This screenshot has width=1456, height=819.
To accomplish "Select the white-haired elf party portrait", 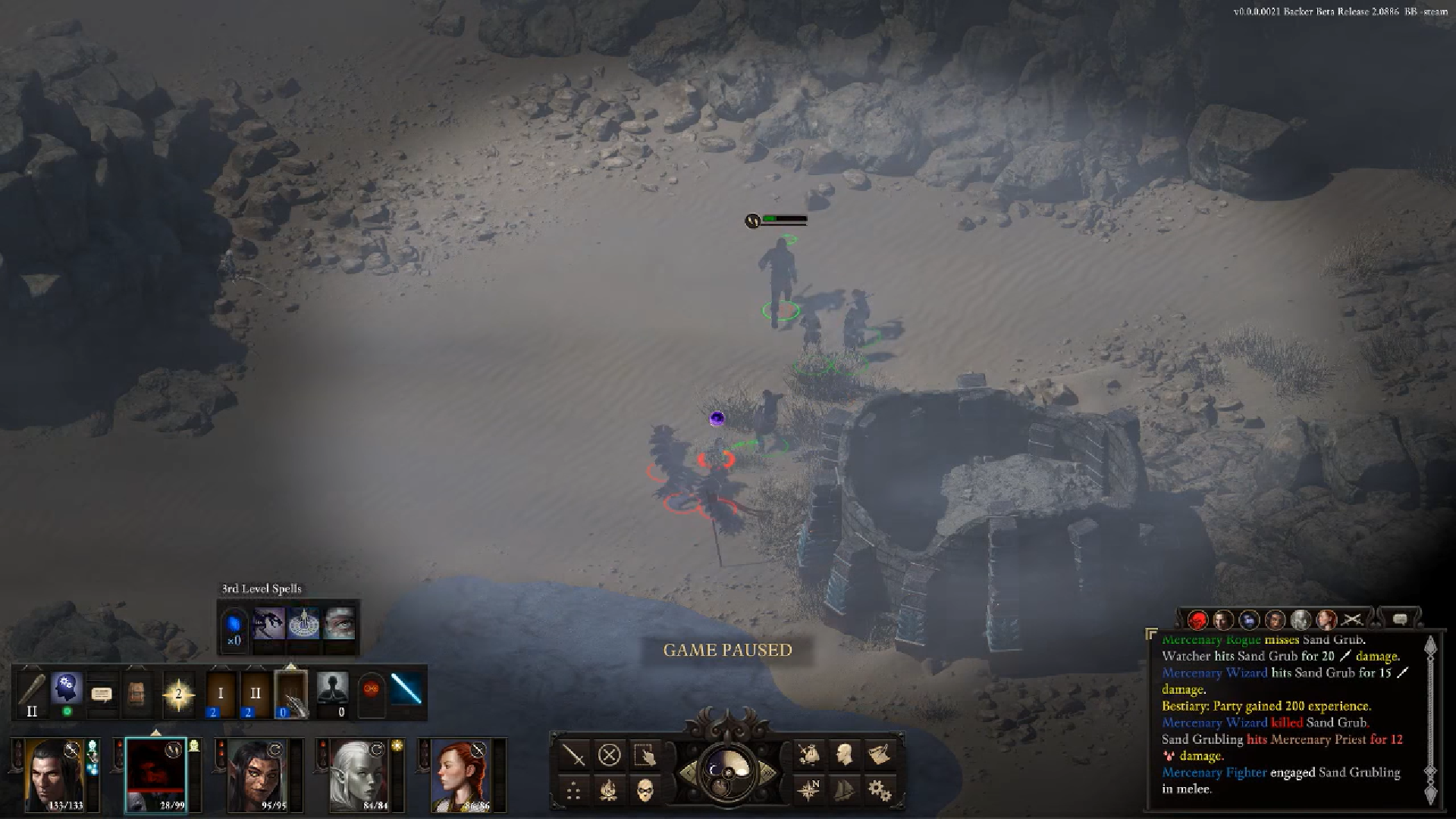I will 358,773.
